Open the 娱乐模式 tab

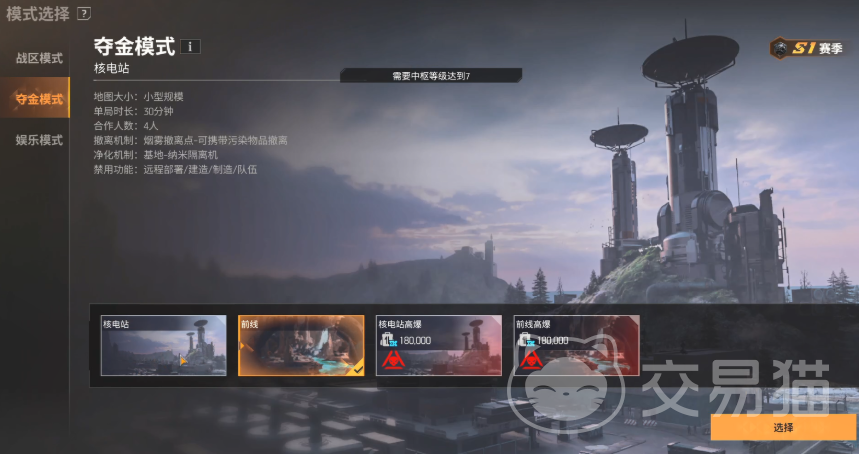38,140
